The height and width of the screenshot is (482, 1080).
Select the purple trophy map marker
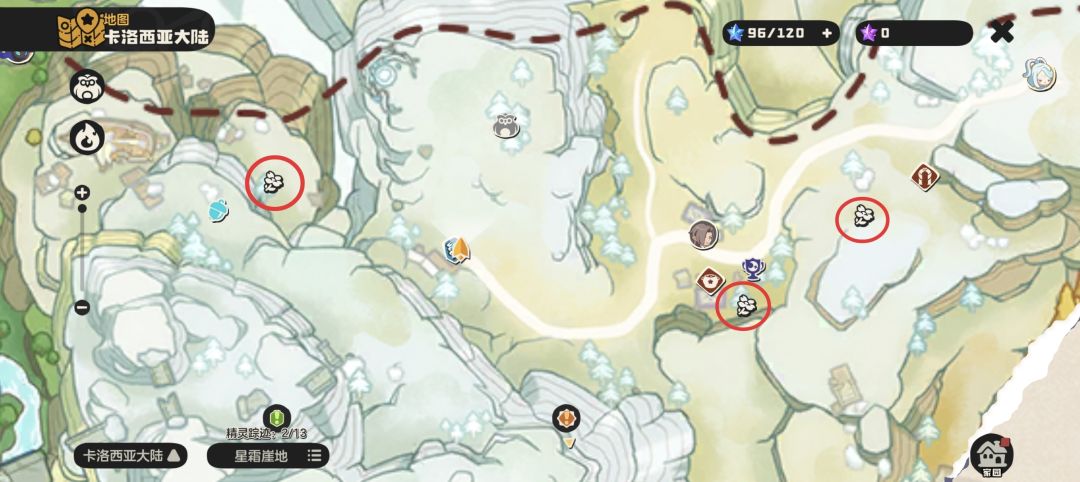[752, 268]
